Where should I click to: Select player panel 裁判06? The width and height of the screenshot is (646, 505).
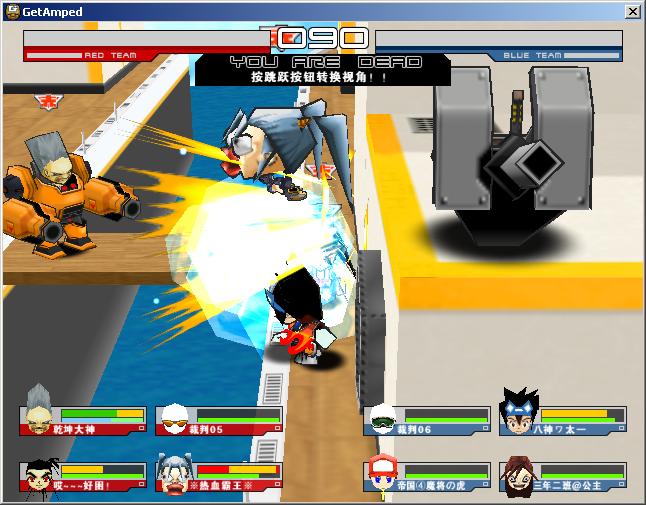[x=427, y=420]
